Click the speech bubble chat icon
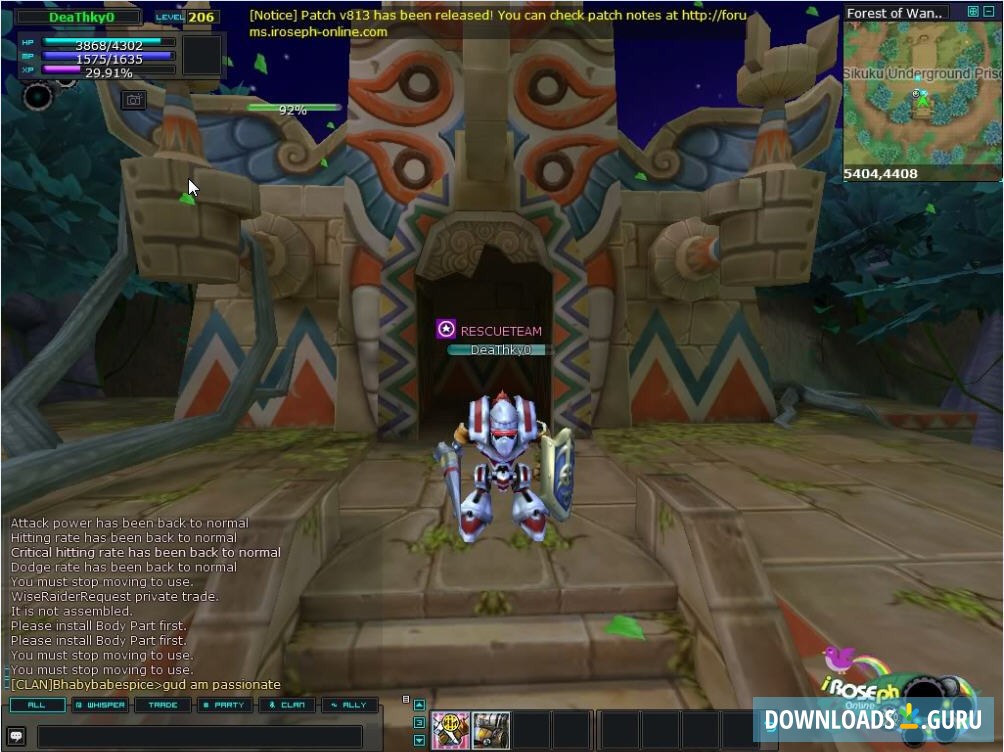1004x752 pixels. point(18,736)
